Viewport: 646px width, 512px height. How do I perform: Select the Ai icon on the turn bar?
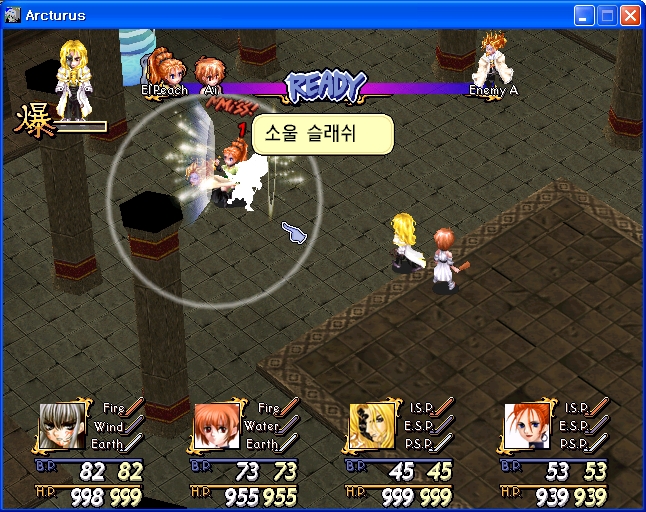211,74
